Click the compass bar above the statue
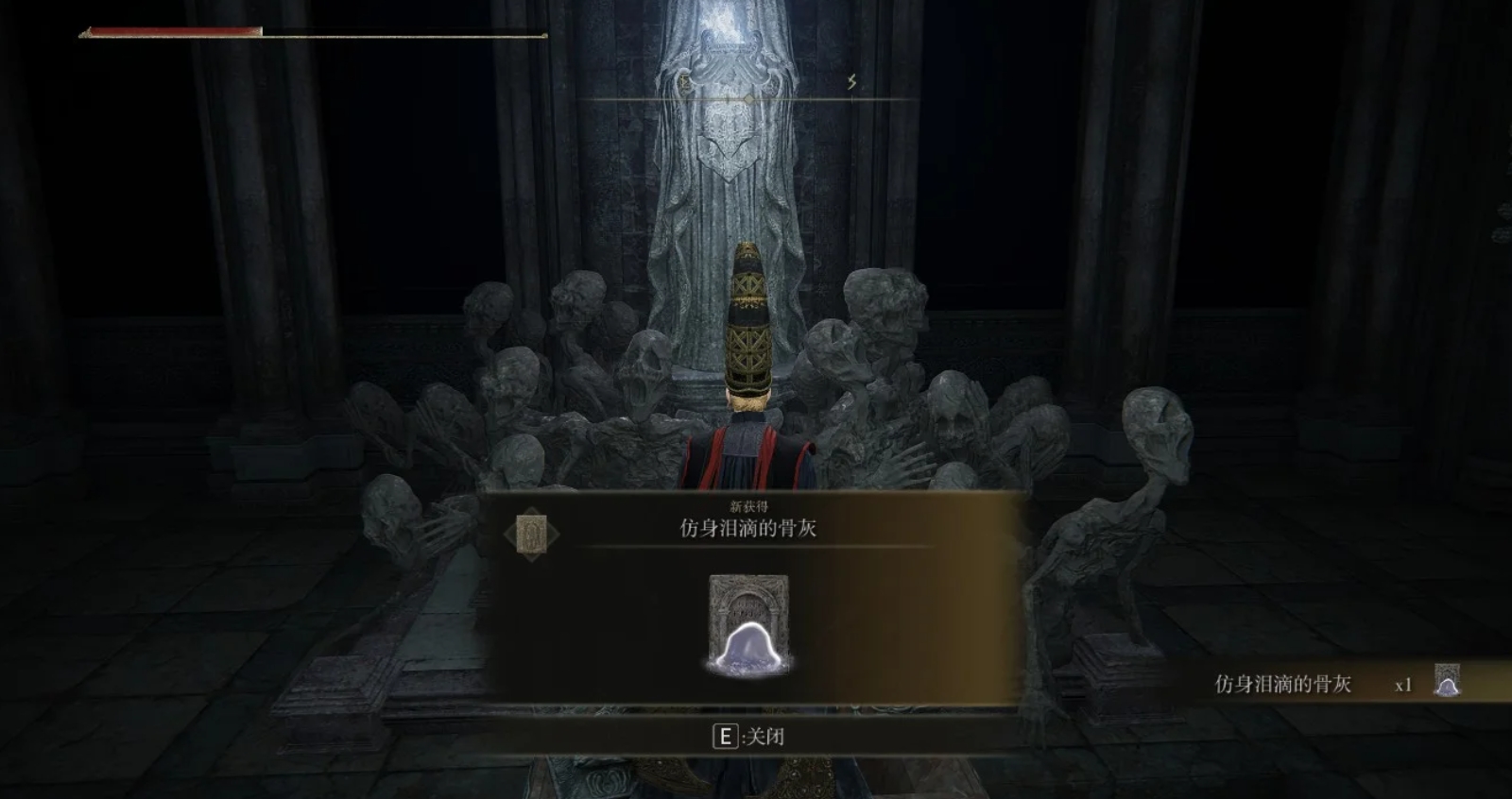This screenshot has height=799, width=1512. pyautogui.click(x=748, y=98)
